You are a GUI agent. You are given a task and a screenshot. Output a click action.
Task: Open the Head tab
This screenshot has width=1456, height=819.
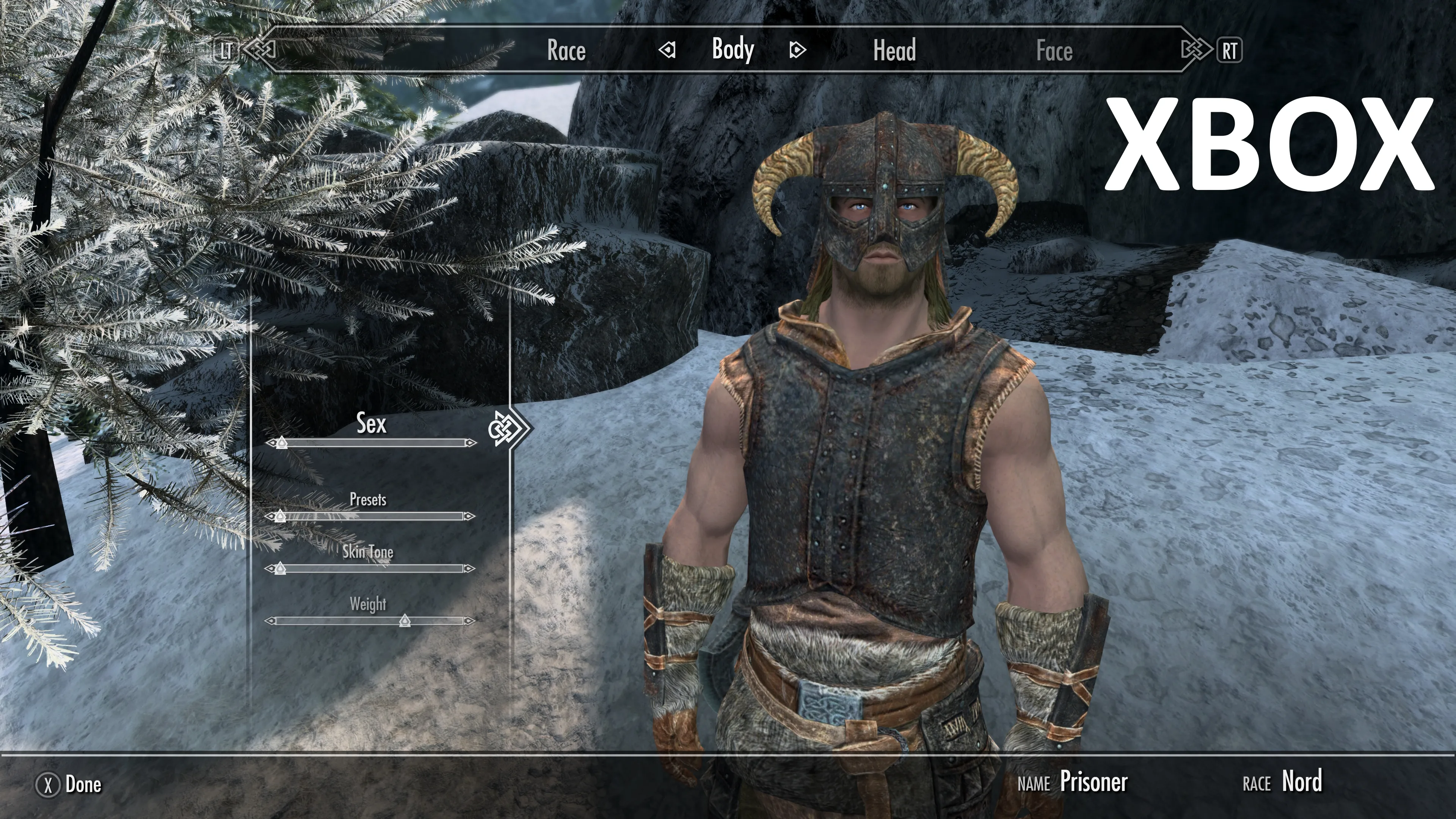coord(894,50)
